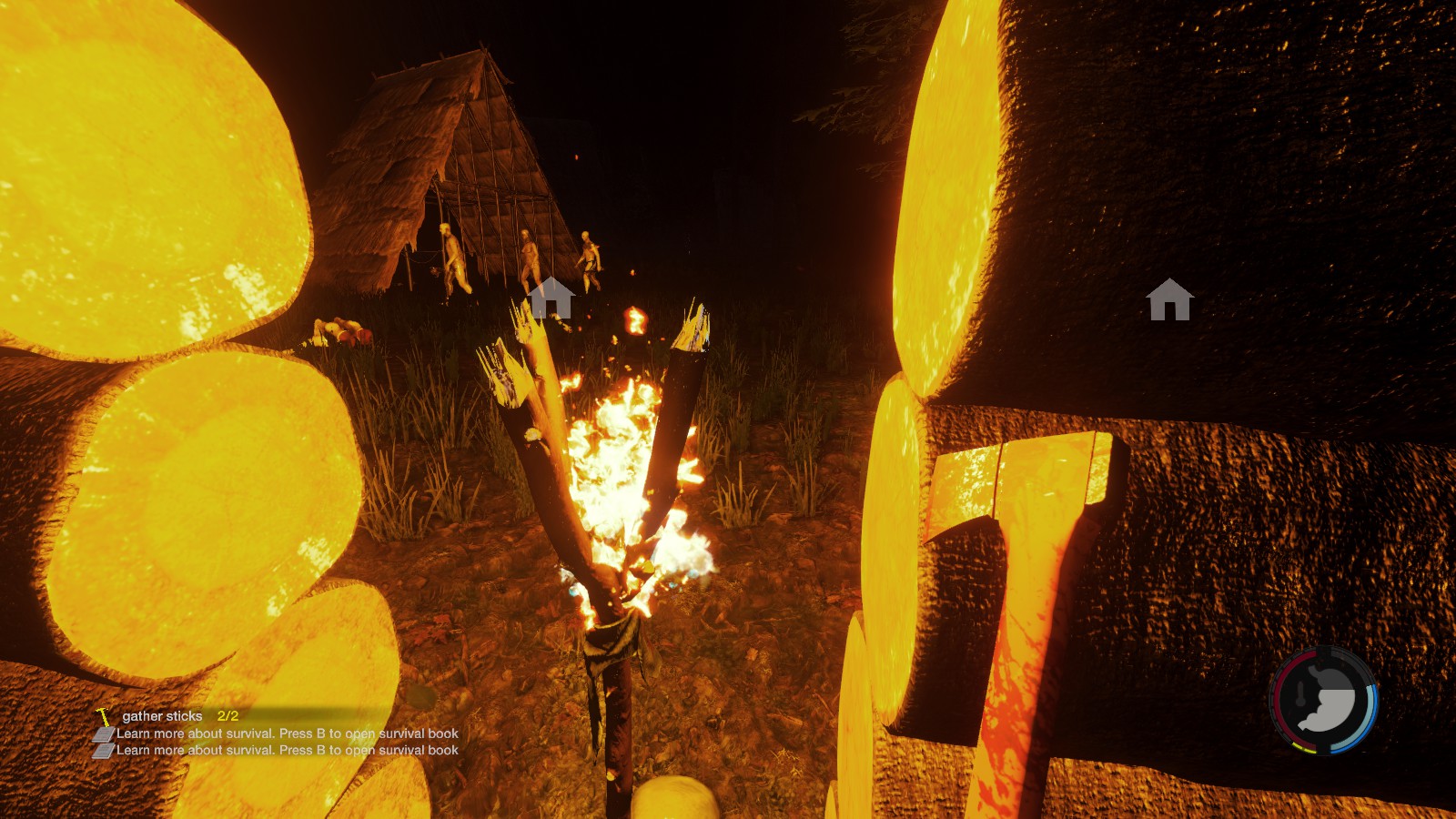
Task: Select the player status wheel icon
Action: click(x=1323, y=700)
